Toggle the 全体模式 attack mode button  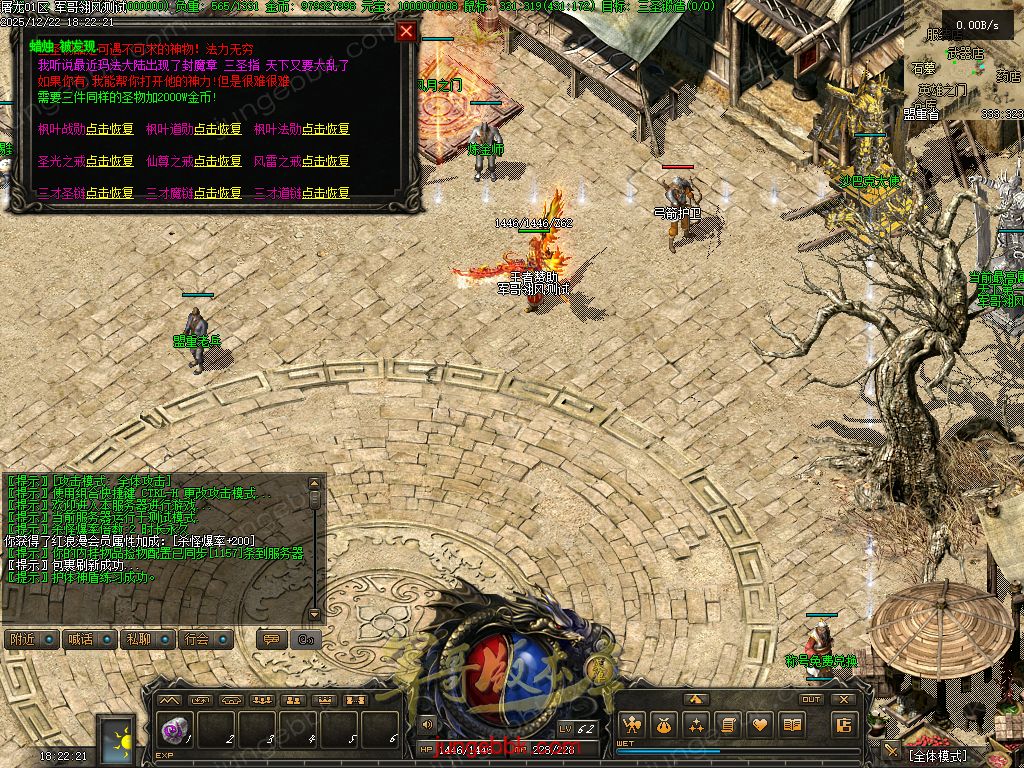click(938, 756)
